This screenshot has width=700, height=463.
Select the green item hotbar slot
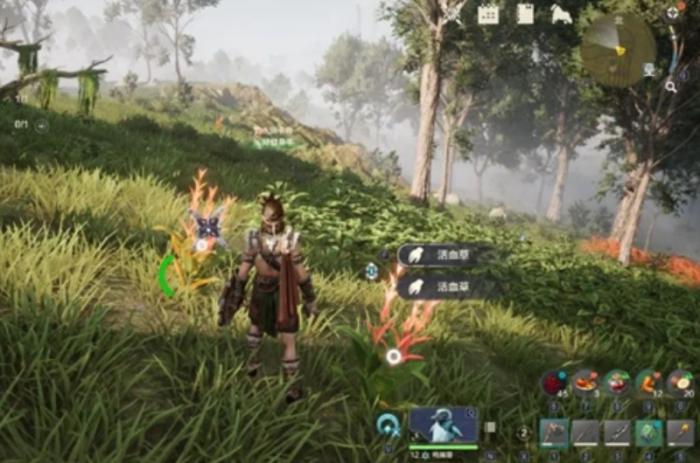tap(649, 432)
